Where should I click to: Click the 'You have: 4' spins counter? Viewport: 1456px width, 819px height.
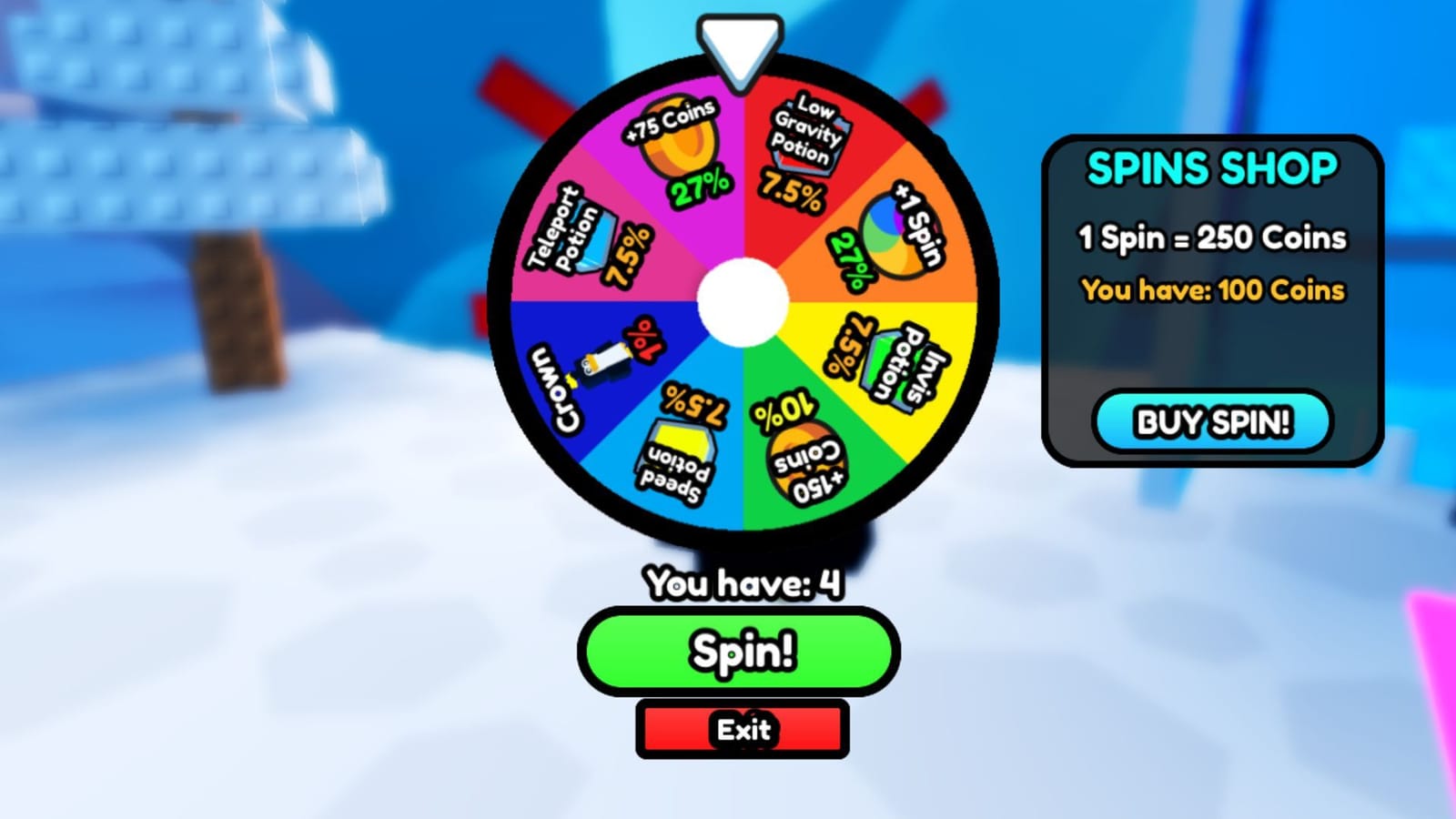744,587
